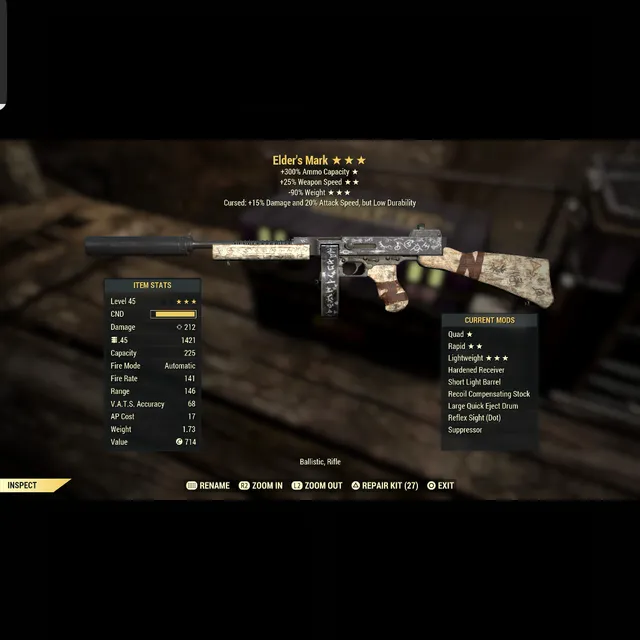Choose the Rename option
This screenshot has width=640, height=640.
(208, 486)
